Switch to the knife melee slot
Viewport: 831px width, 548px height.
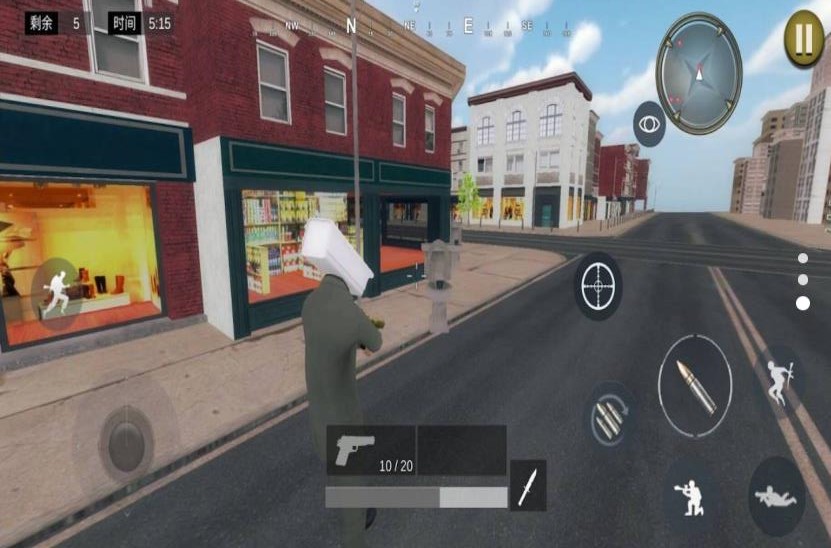tap(527, 484)
